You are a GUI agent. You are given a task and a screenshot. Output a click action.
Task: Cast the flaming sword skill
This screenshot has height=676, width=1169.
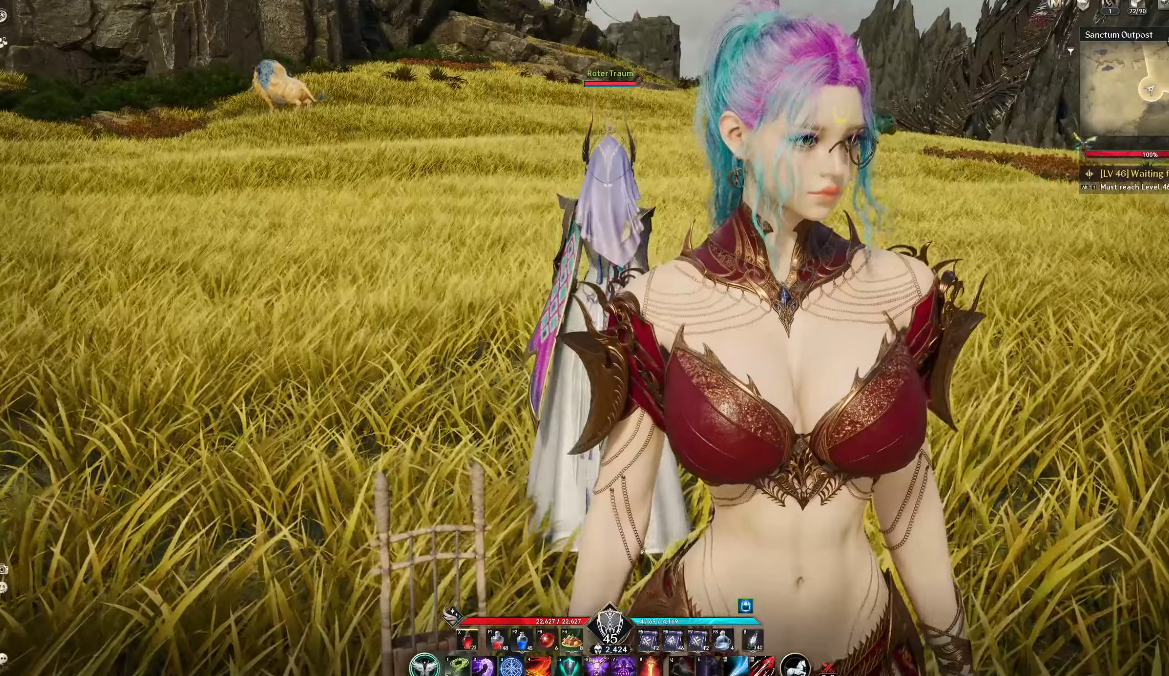click(651, 667)
